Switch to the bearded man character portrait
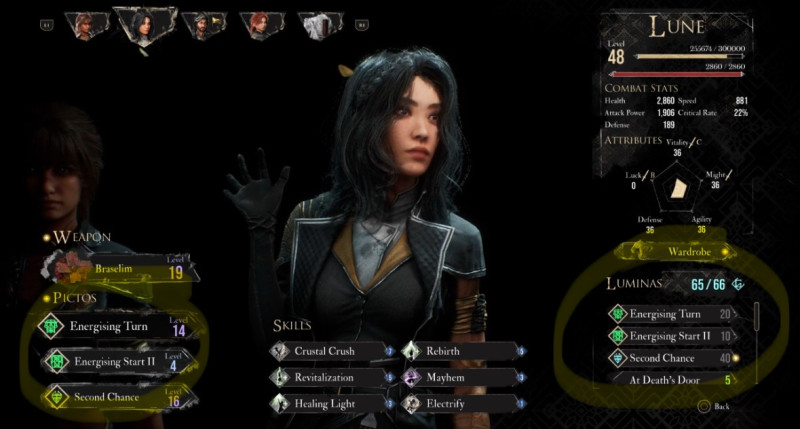Screen dimensions: 800x429 [203, 24]
